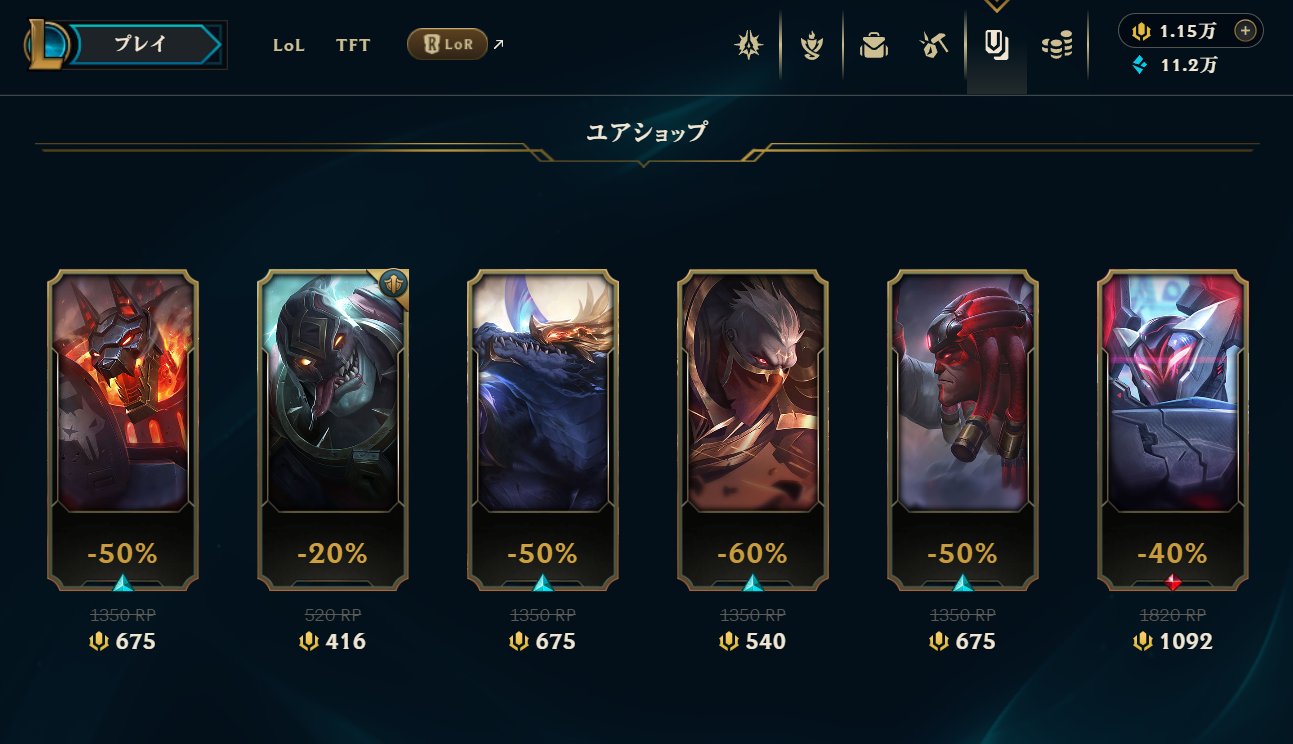Select the Your Shop ticket icon
The height and width of the screenshot is (744, 1293).
pos(996,44)
